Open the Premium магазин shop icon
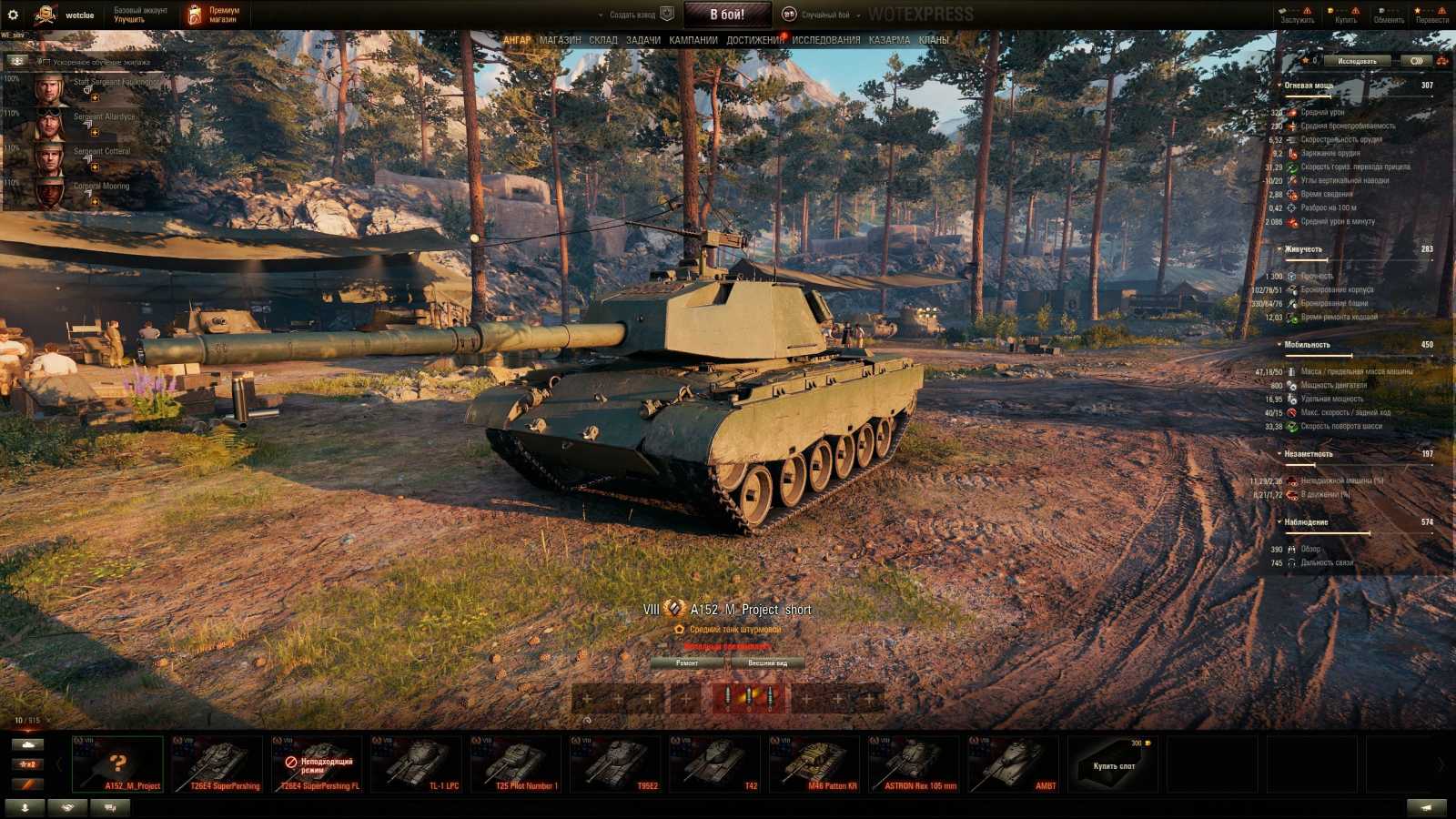The image size is (1456, 819). pyautogui.click(x=194, y=13)
